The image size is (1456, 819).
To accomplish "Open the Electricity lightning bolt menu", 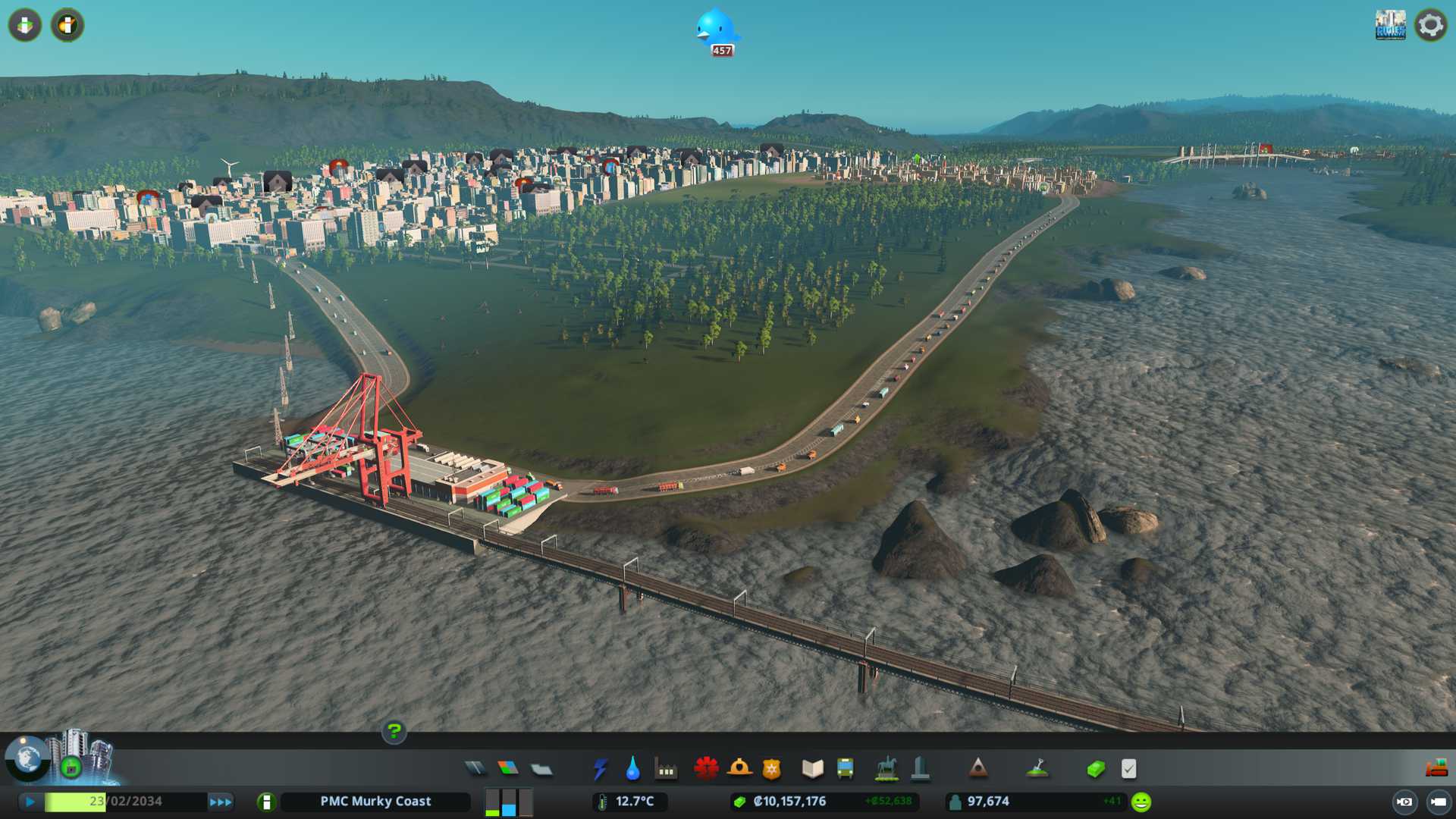I will coord(600,769).
